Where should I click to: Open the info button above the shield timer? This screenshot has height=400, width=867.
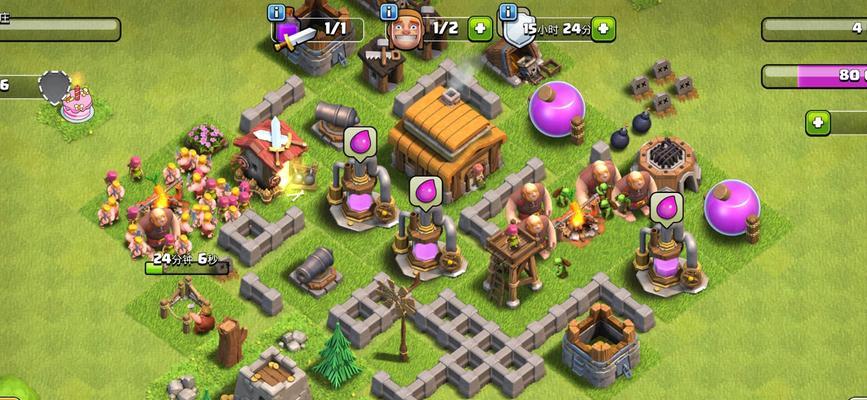click(508, 12)
